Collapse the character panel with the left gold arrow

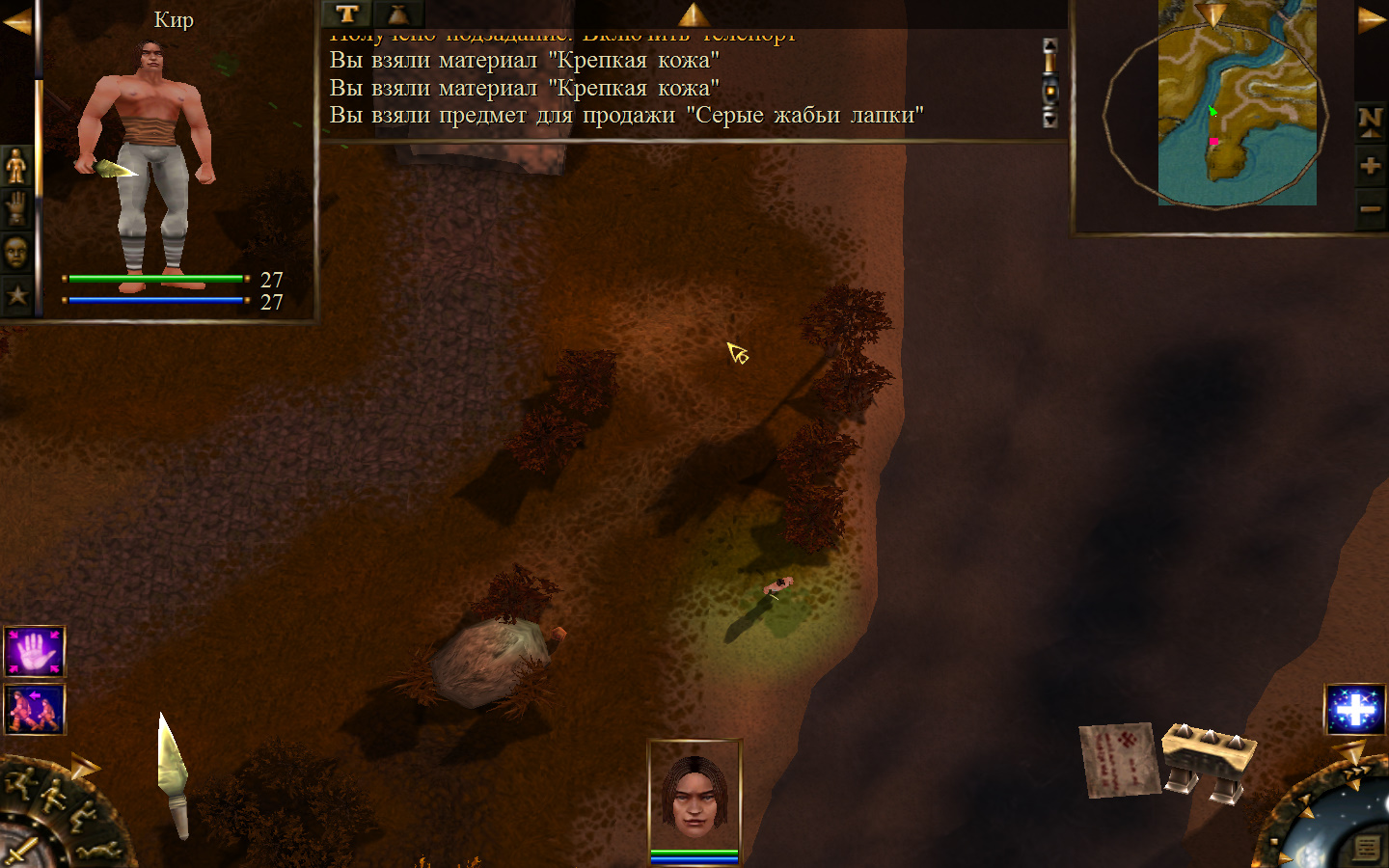click(x=16, y=21)
